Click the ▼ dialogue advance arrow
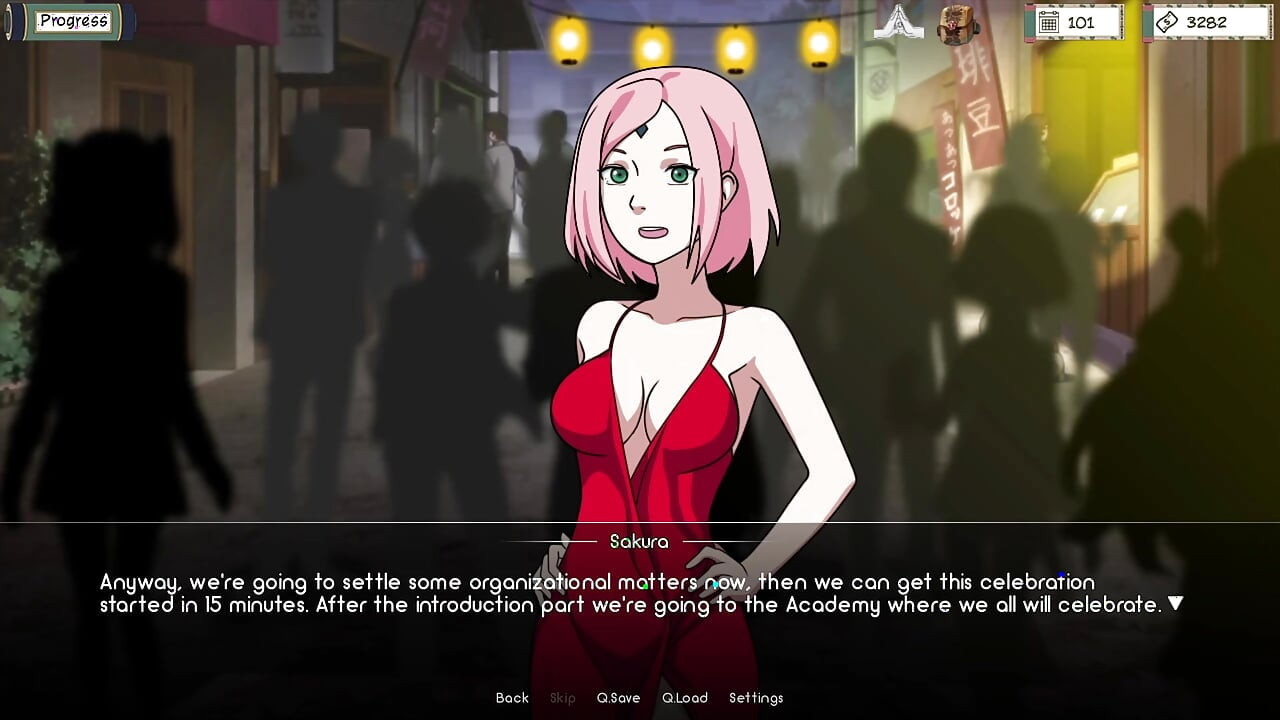The height and width of the screenshot is (720, 1280). [x=1176, y=602]
